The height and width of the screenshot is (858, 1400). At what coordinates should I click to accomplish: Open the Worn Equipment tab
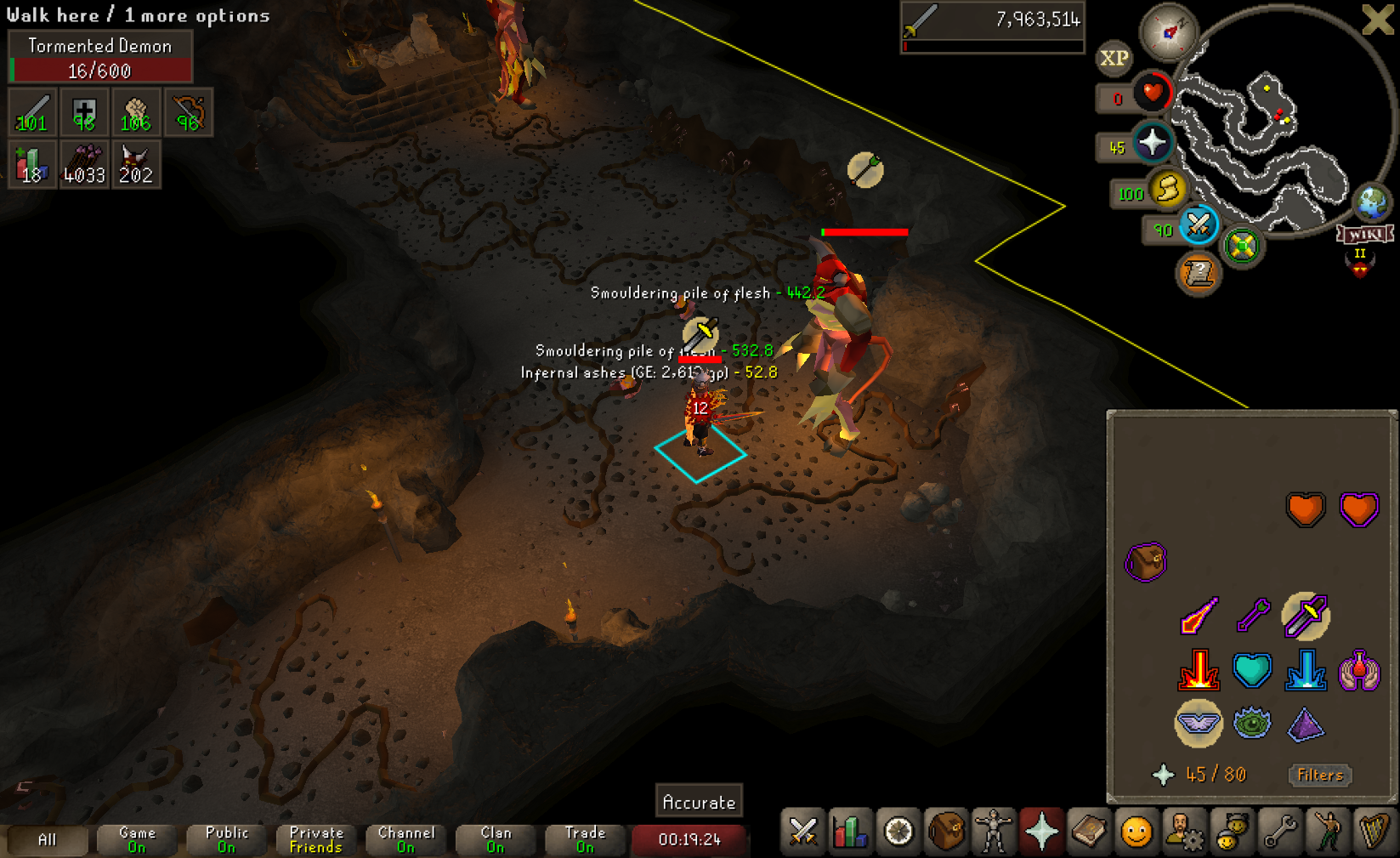point(993,832)
